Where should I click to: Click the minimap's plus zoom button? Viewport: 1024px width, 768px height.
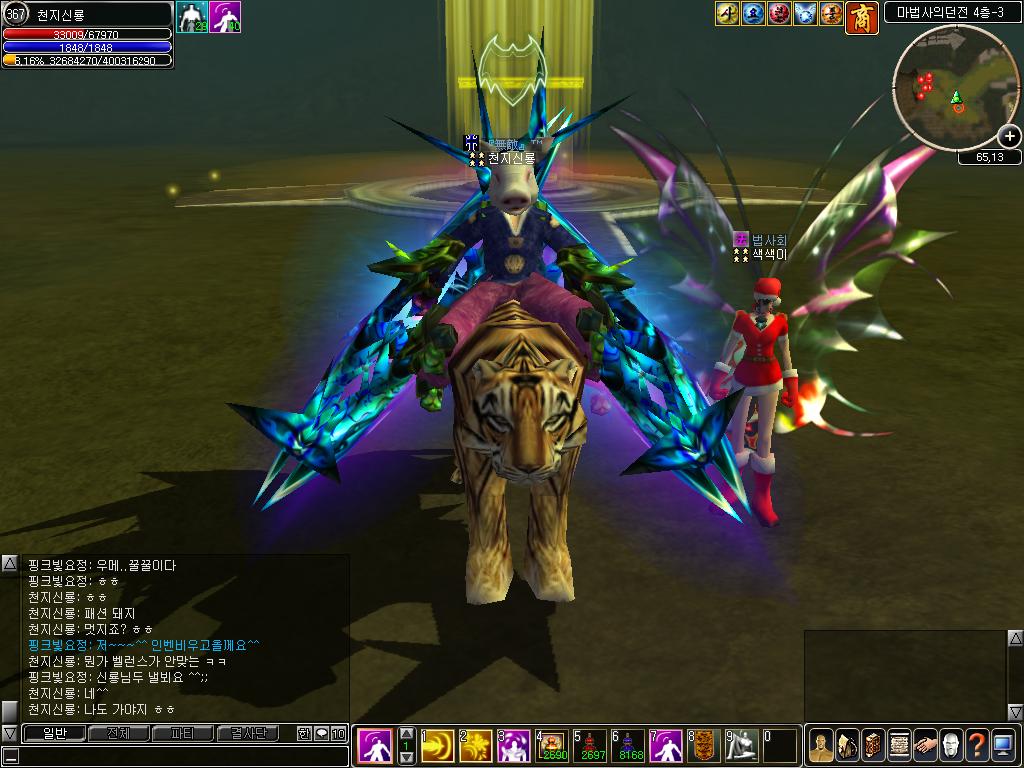tap(1009, 136)
